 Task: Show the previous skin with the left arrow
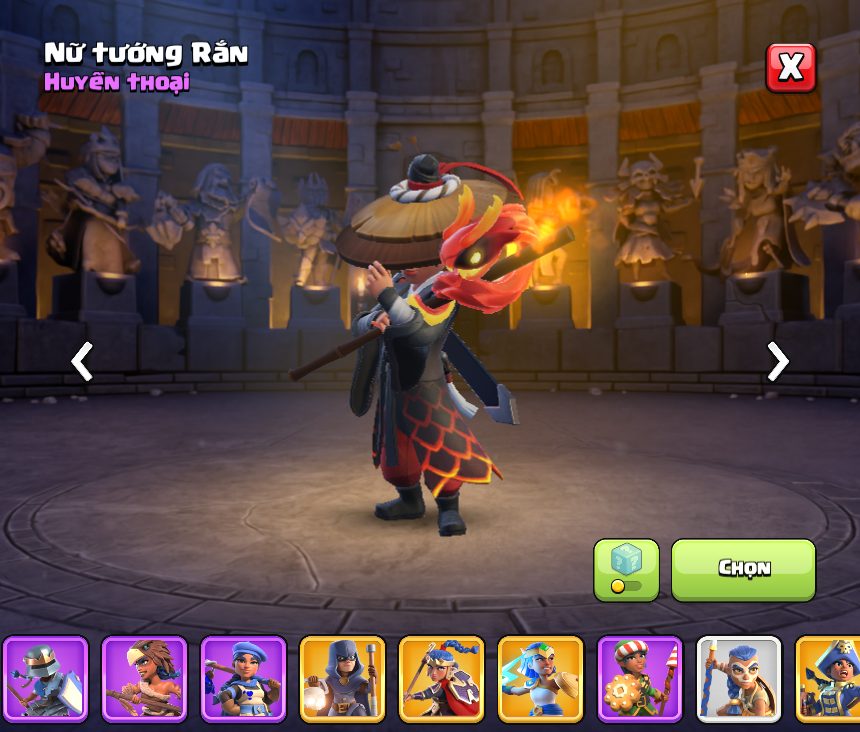[82, 361]
